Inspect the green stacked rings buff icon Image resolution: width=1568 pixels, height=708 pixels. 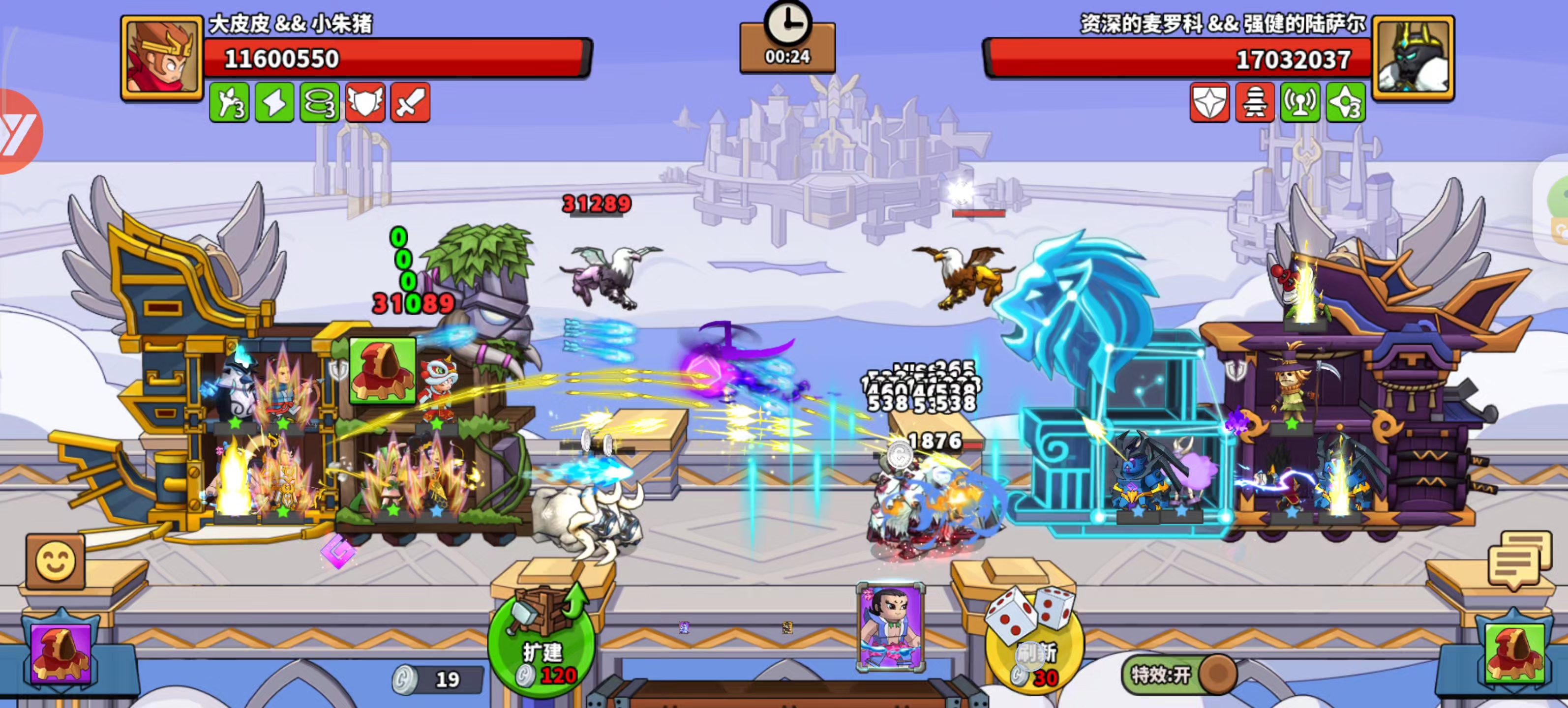(320, 103)
